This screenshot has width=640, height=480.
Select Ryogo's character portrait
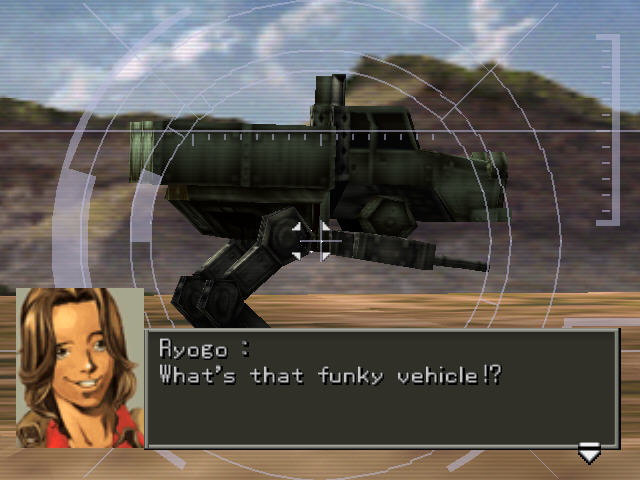point(80,367)
